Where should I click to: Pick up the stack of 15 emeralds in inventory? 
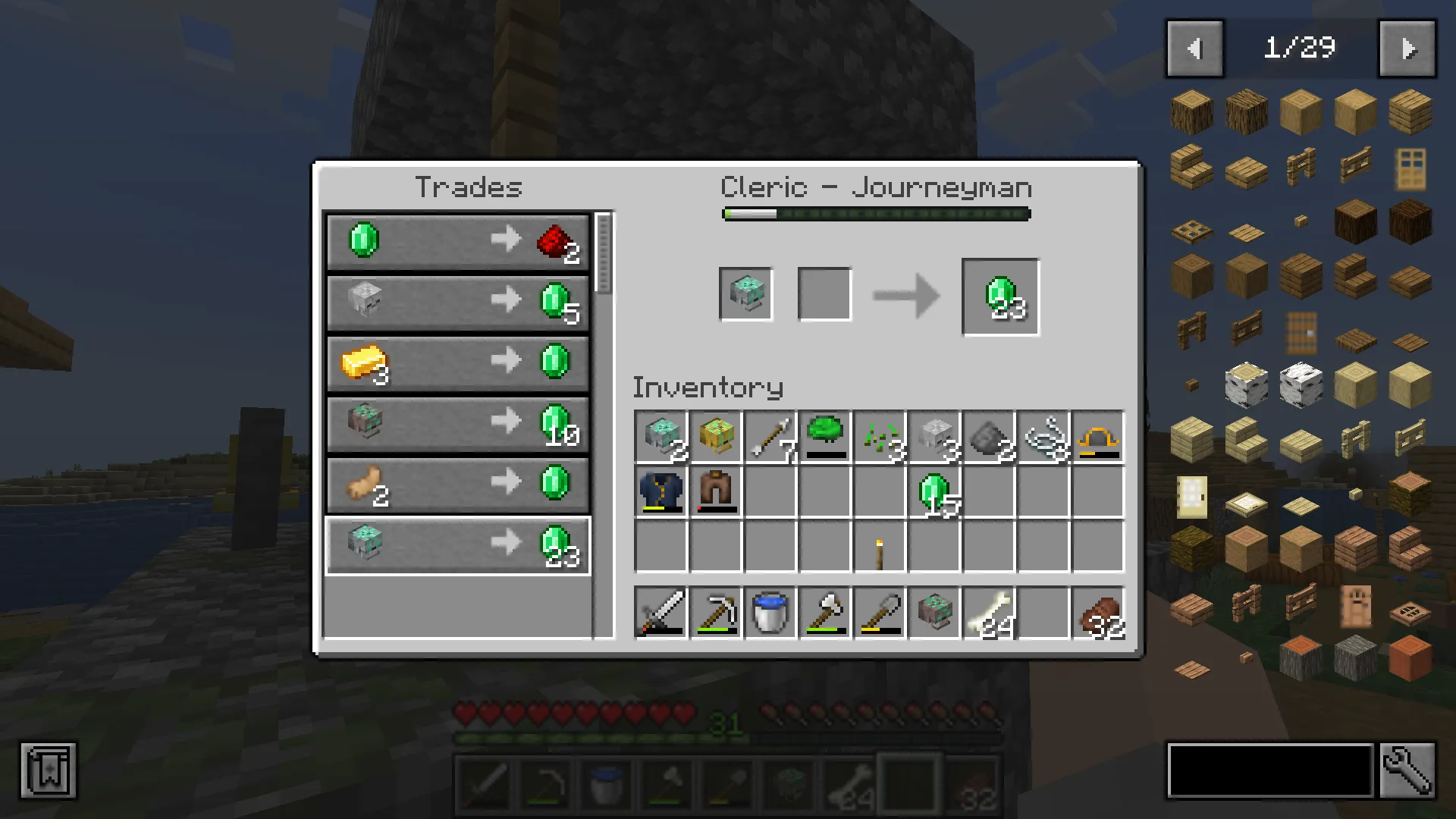click(934, 491)
